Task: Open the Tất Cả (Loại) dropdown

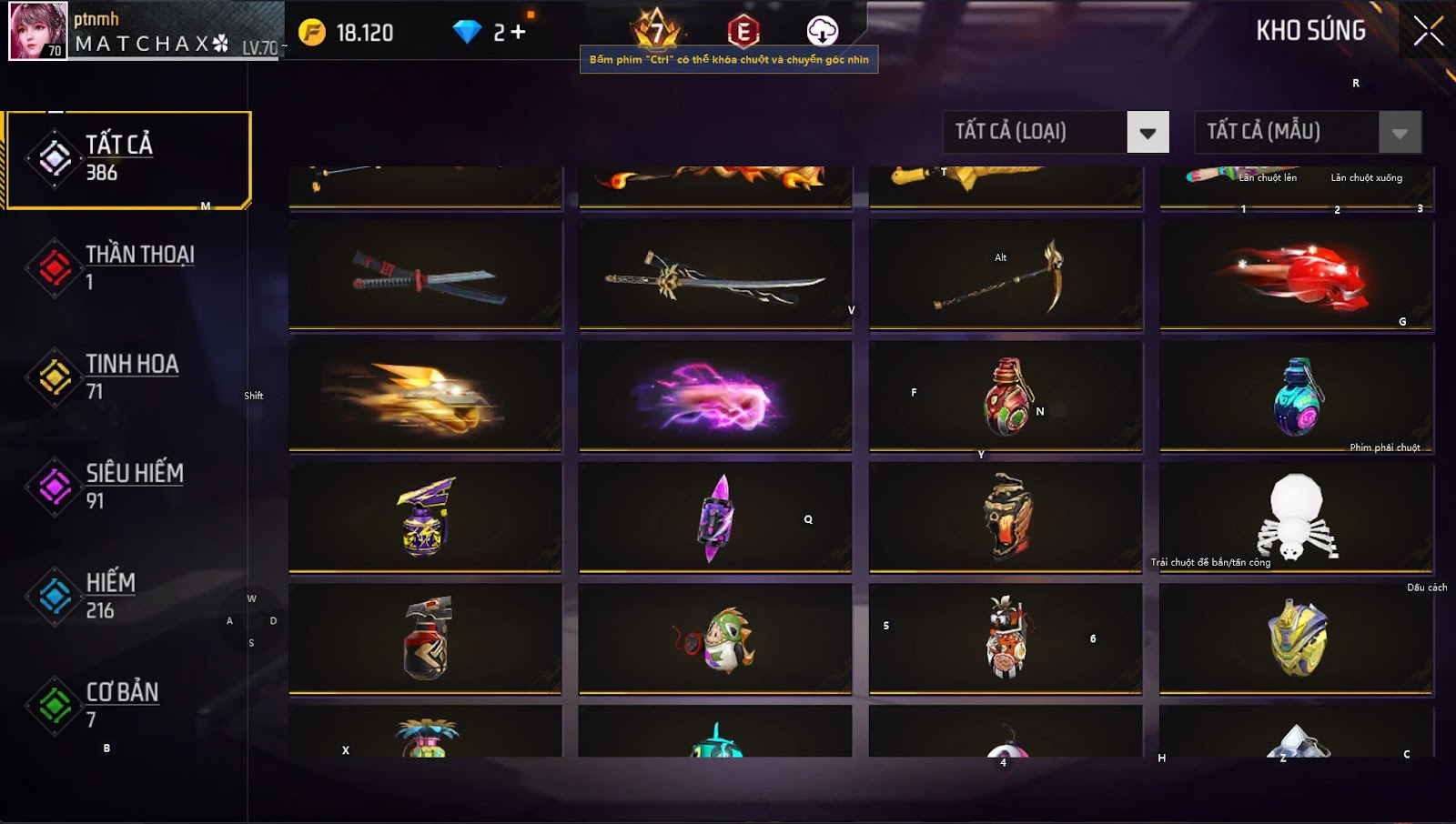Action: (1147, 133)
